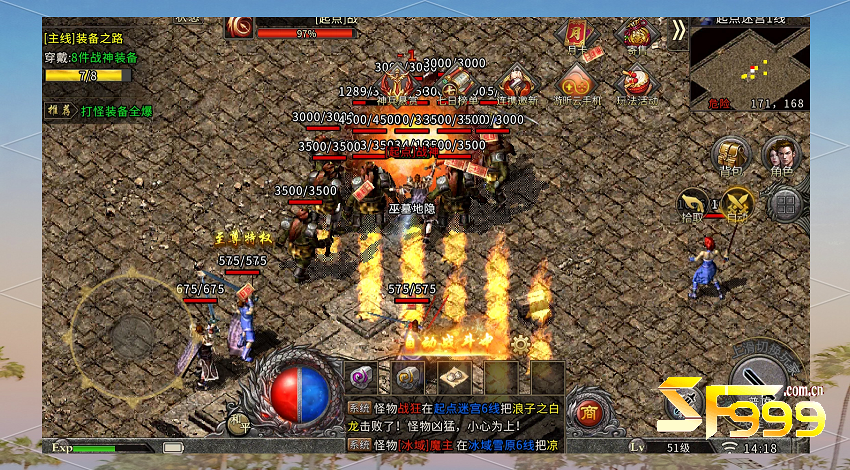
Task: Open the 七日榜单 seven-day ranking
Action: [x=458, y=83]
